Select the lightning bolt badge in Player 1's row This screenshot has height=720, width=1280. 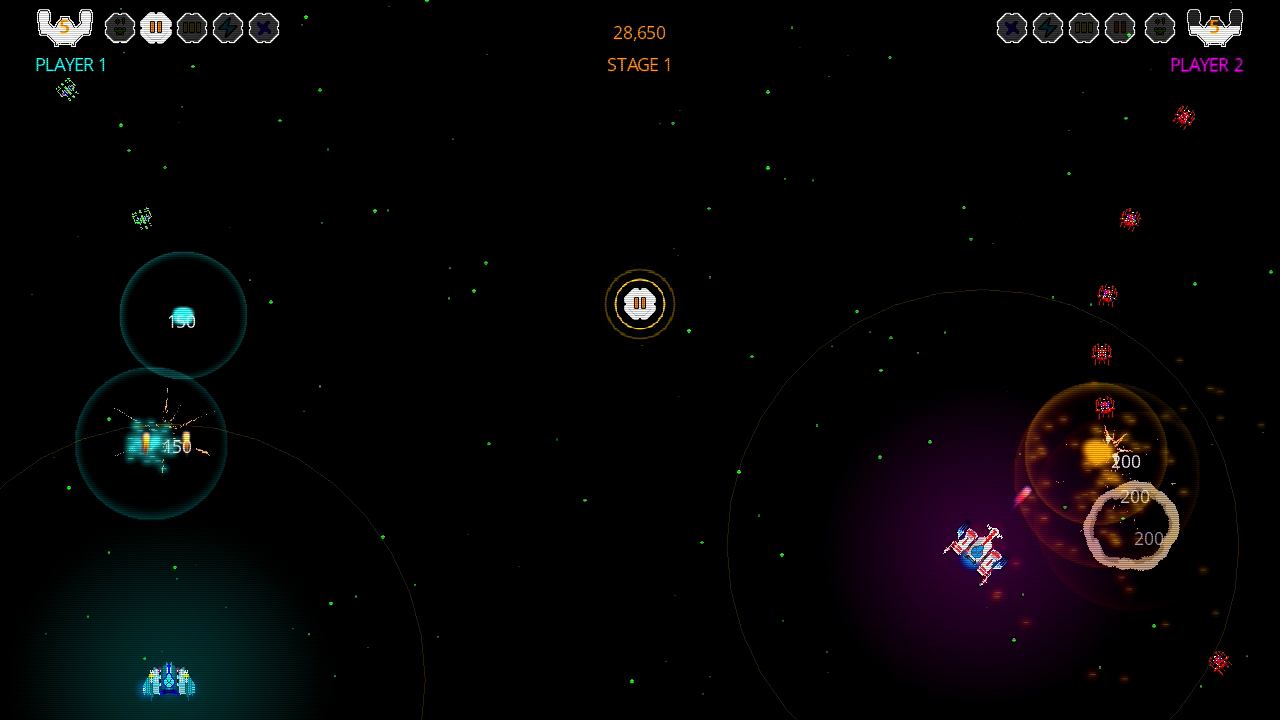point(228,28)
